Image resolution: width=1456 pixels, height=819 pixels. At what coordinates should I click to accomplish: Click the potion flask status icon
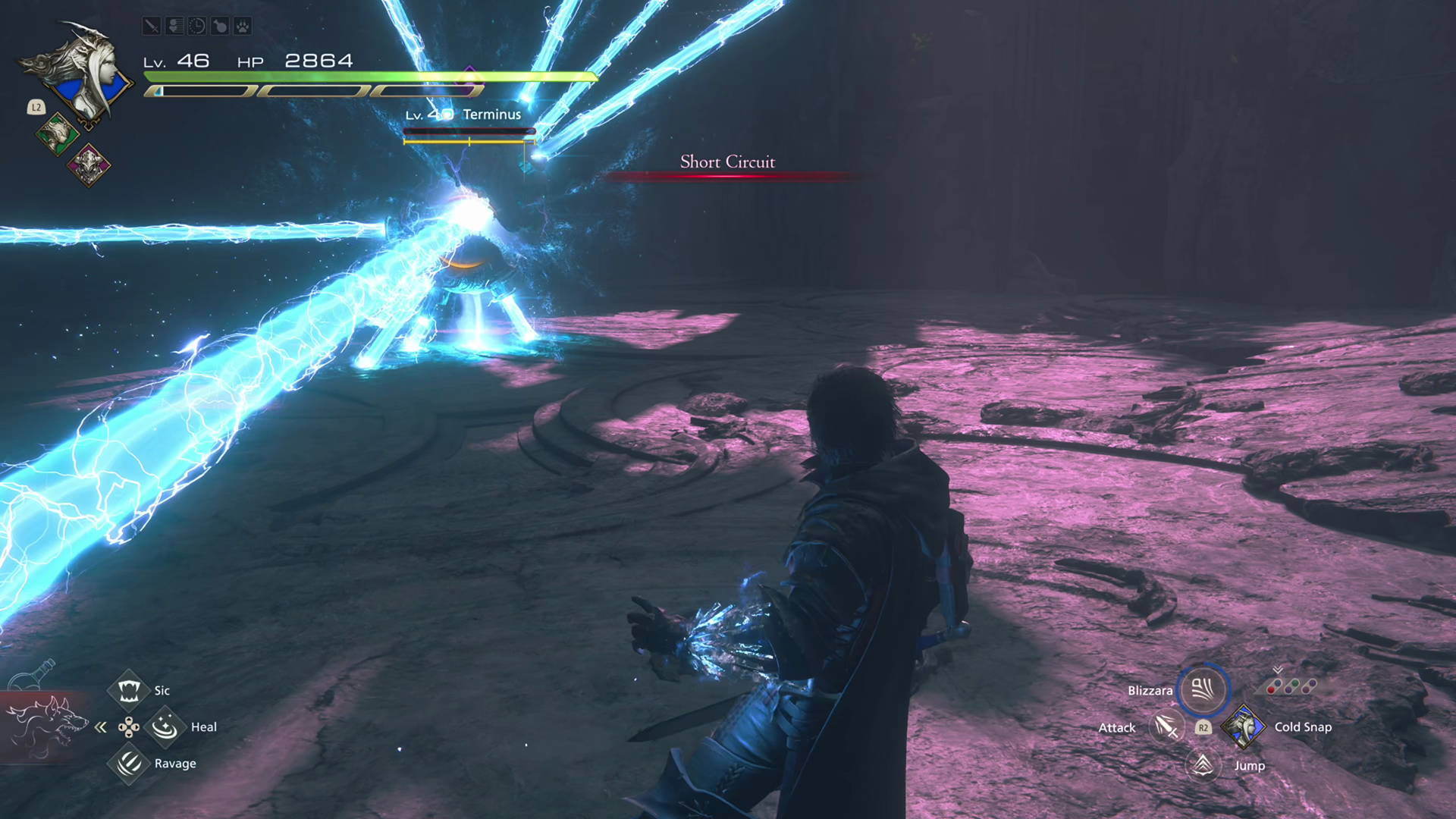219,27
